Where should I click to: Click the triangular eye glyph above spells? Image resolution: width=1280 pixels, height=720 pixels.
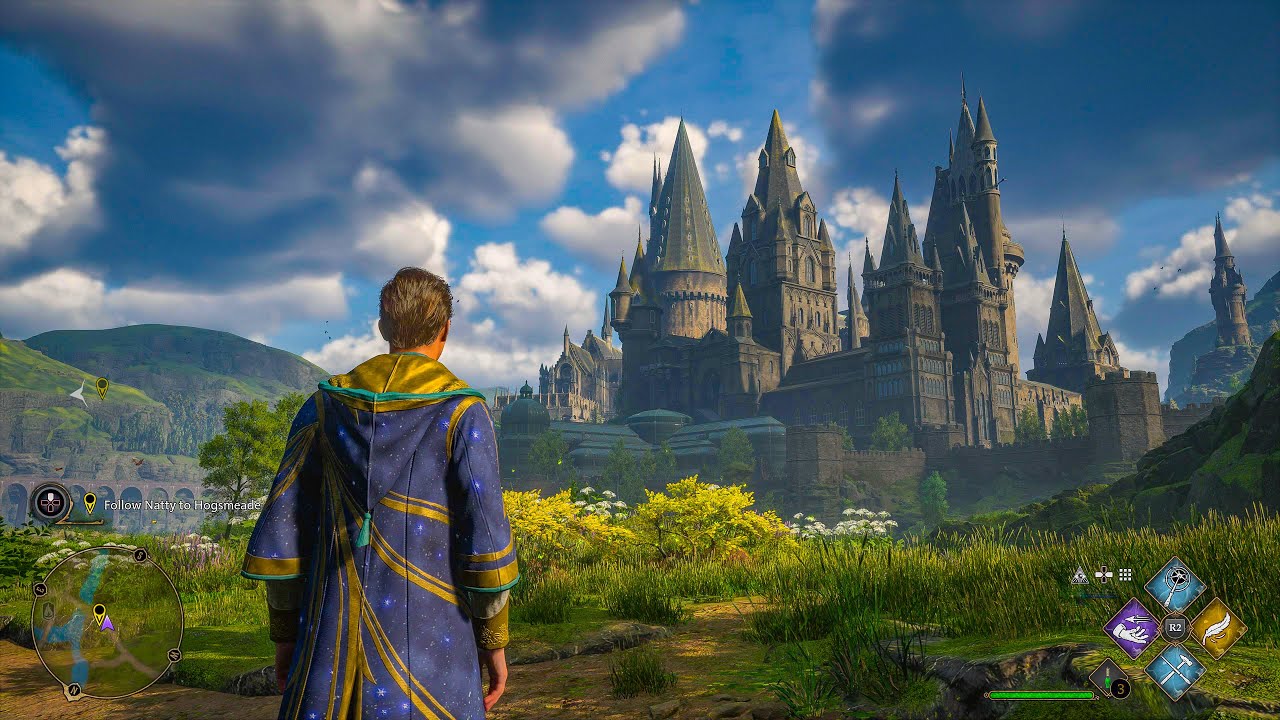1080,575
